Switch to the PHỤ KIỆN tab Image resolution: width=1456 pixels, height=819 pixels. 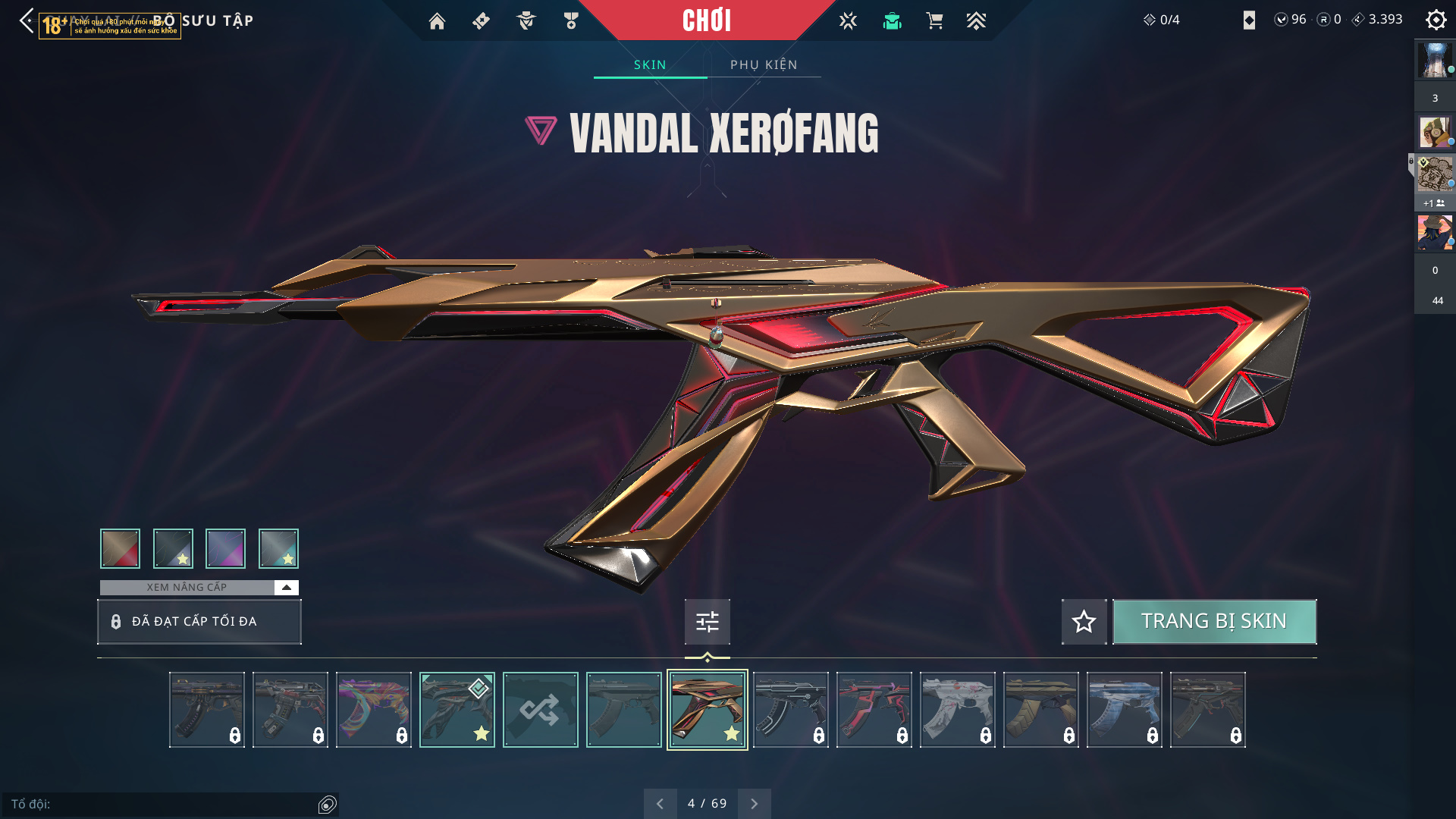pos(764,65)
